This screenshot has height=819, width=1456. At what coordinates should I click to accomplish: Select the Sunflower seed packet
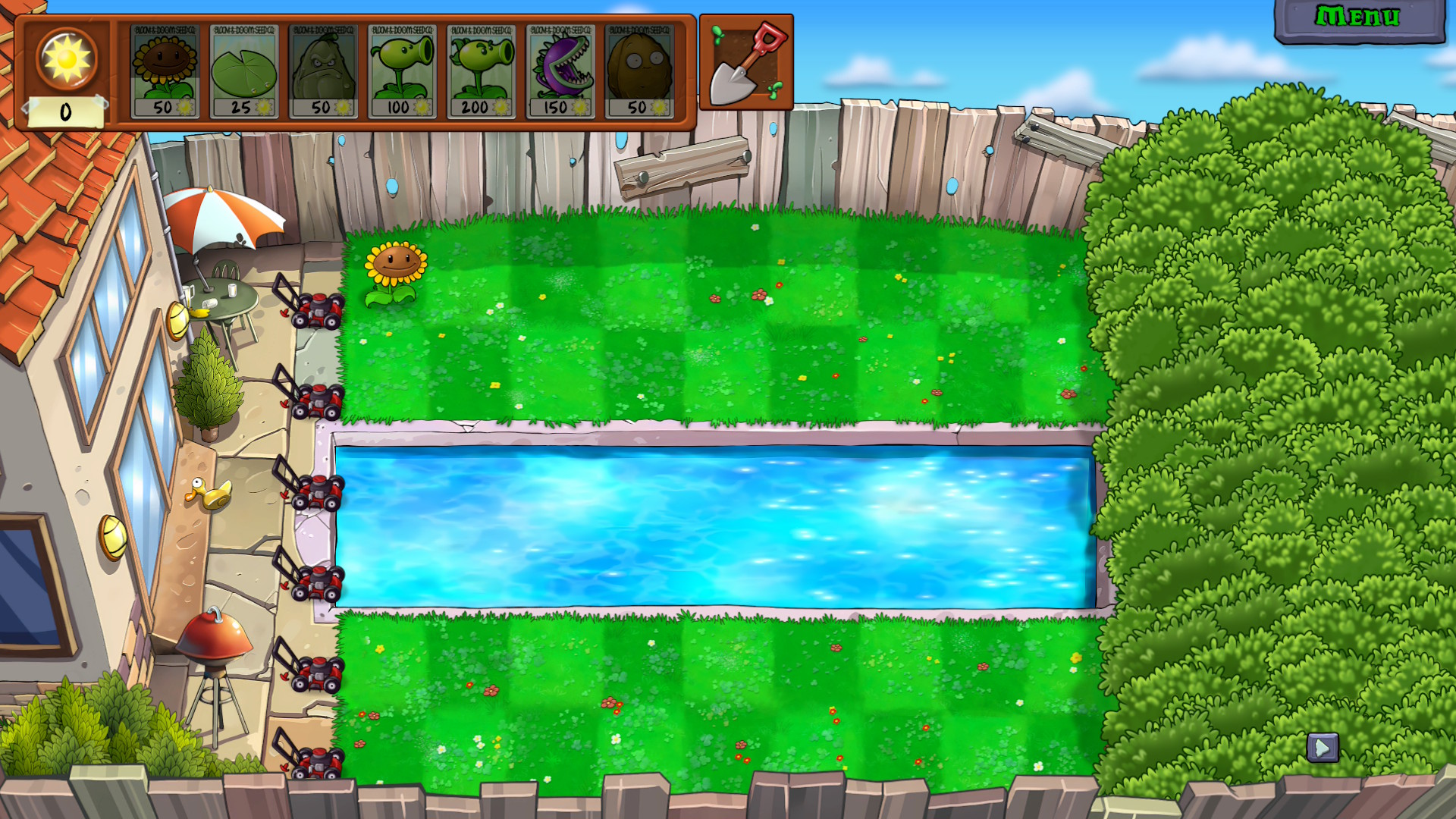pyautogui.click(x=165, y=72)
